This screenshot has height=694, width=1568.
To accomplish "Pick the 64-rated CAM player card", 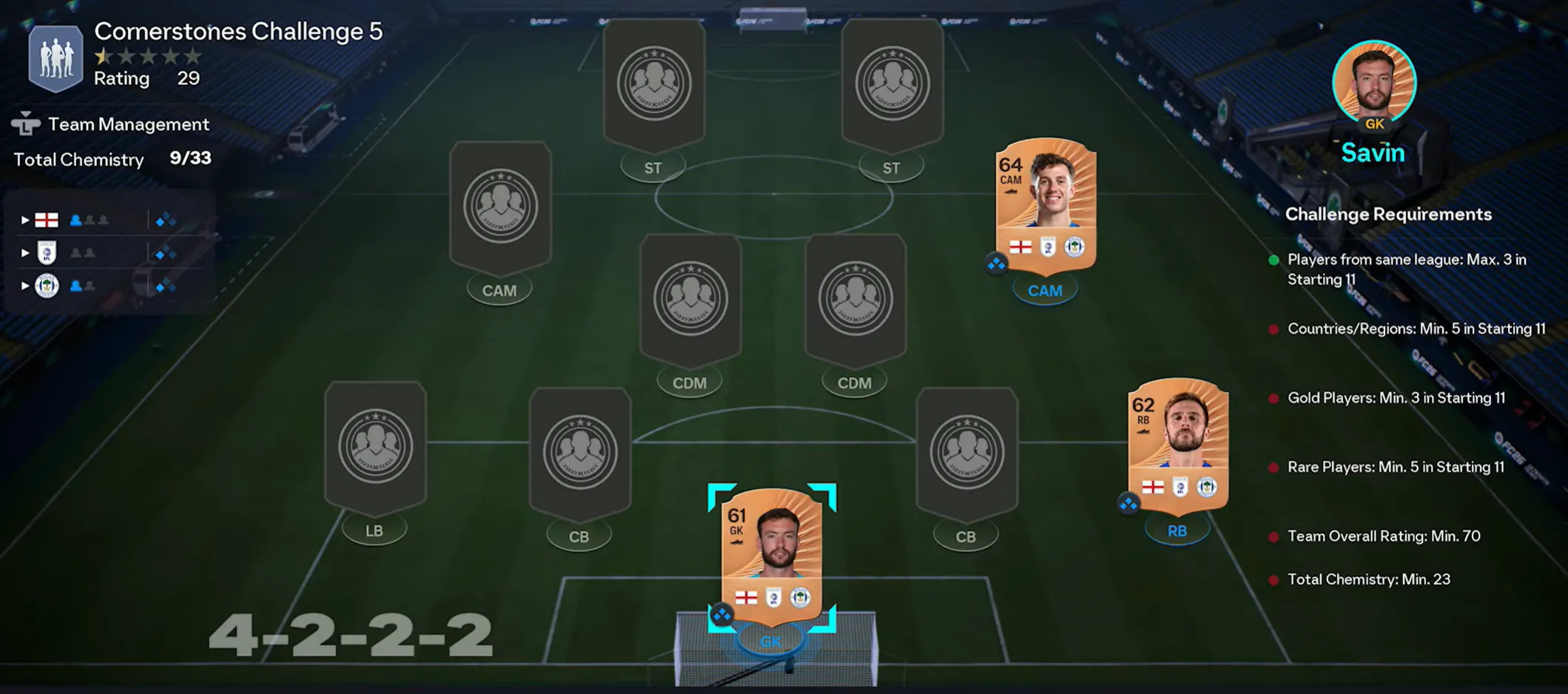I will (1045, 204).
